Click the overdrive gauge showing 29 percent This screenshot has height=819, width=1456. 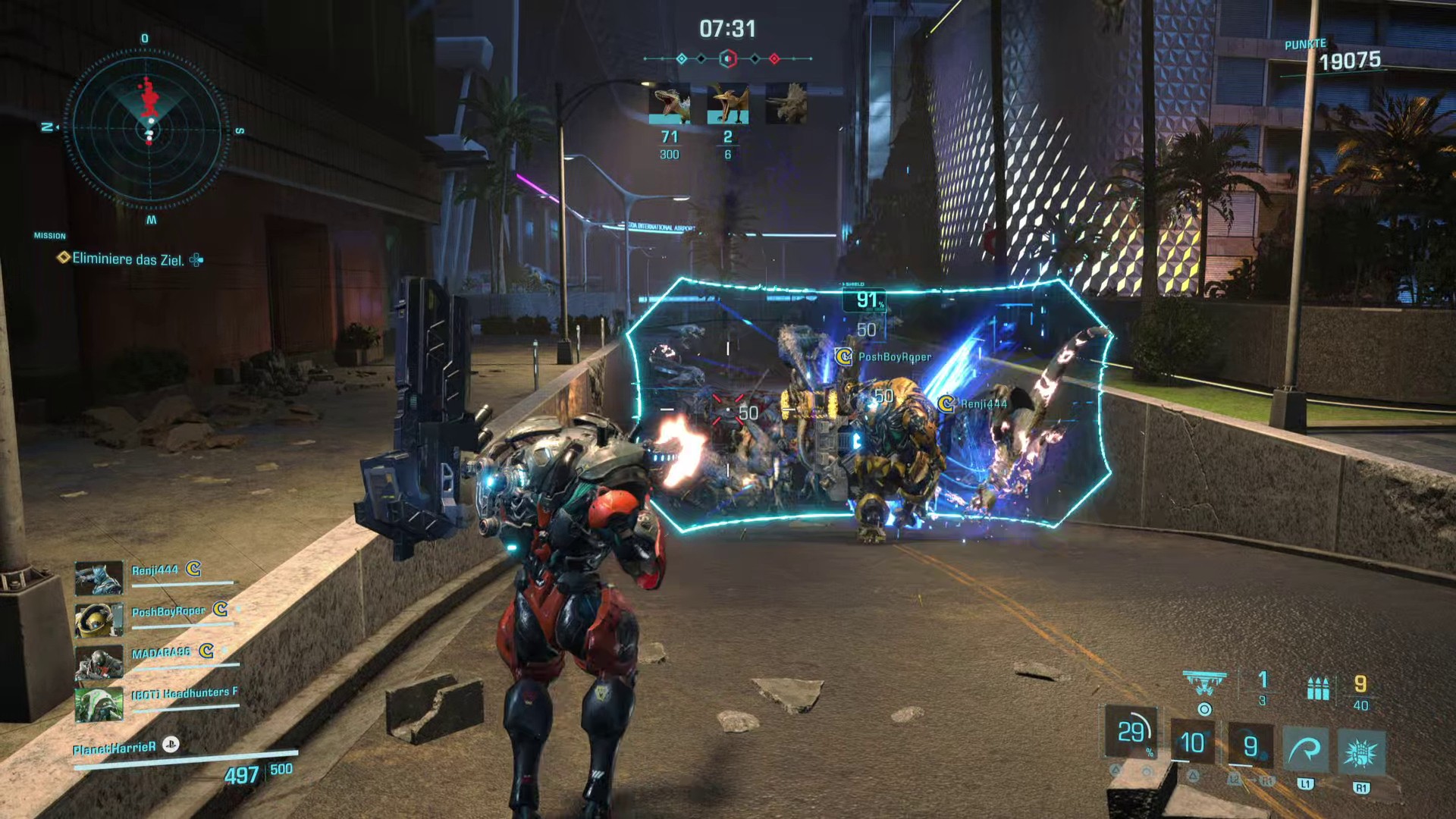(1131, 733)
